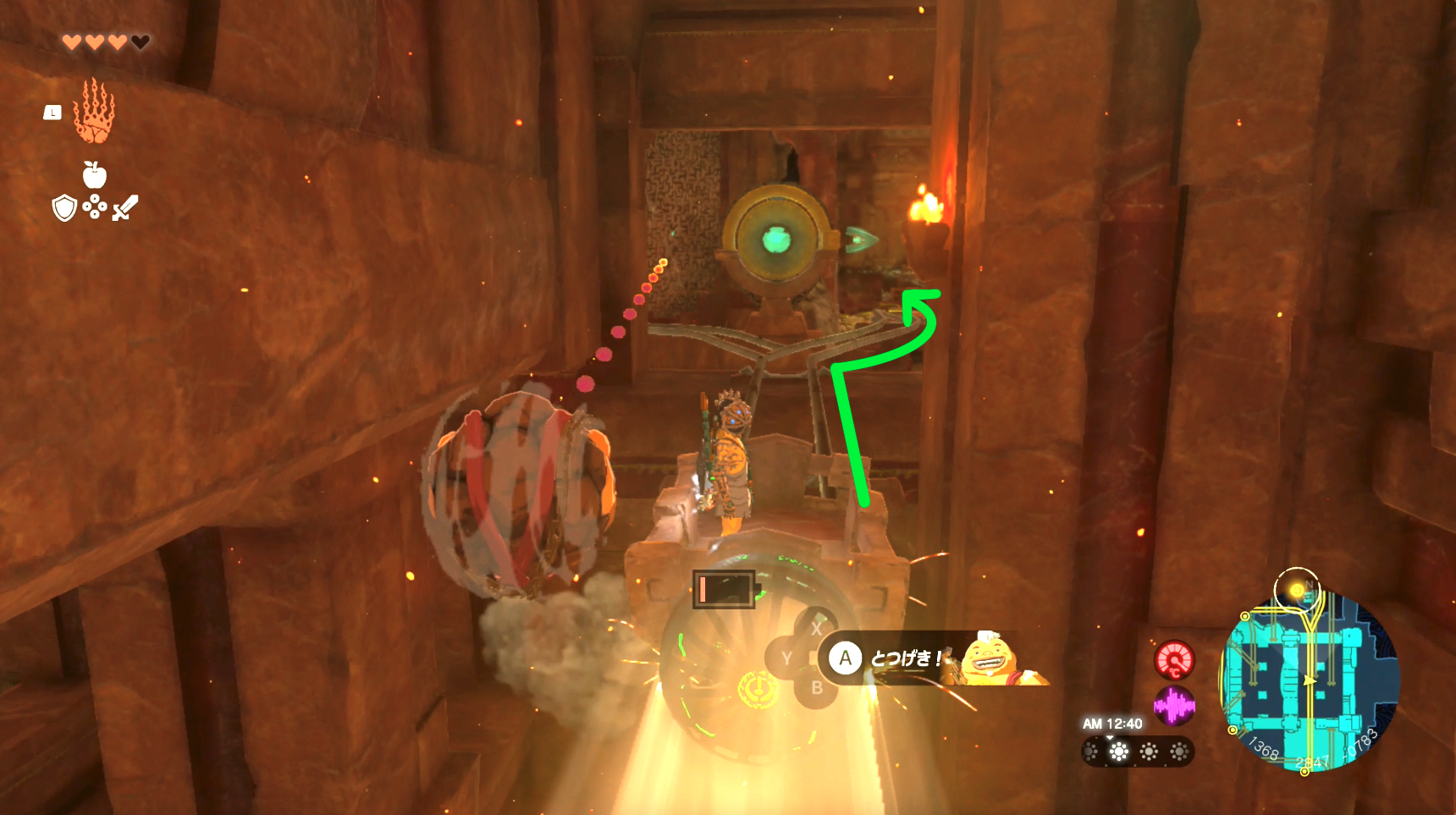
Task: Select the yellow waypoint circle on the minimap
Action: point(1297,590)
